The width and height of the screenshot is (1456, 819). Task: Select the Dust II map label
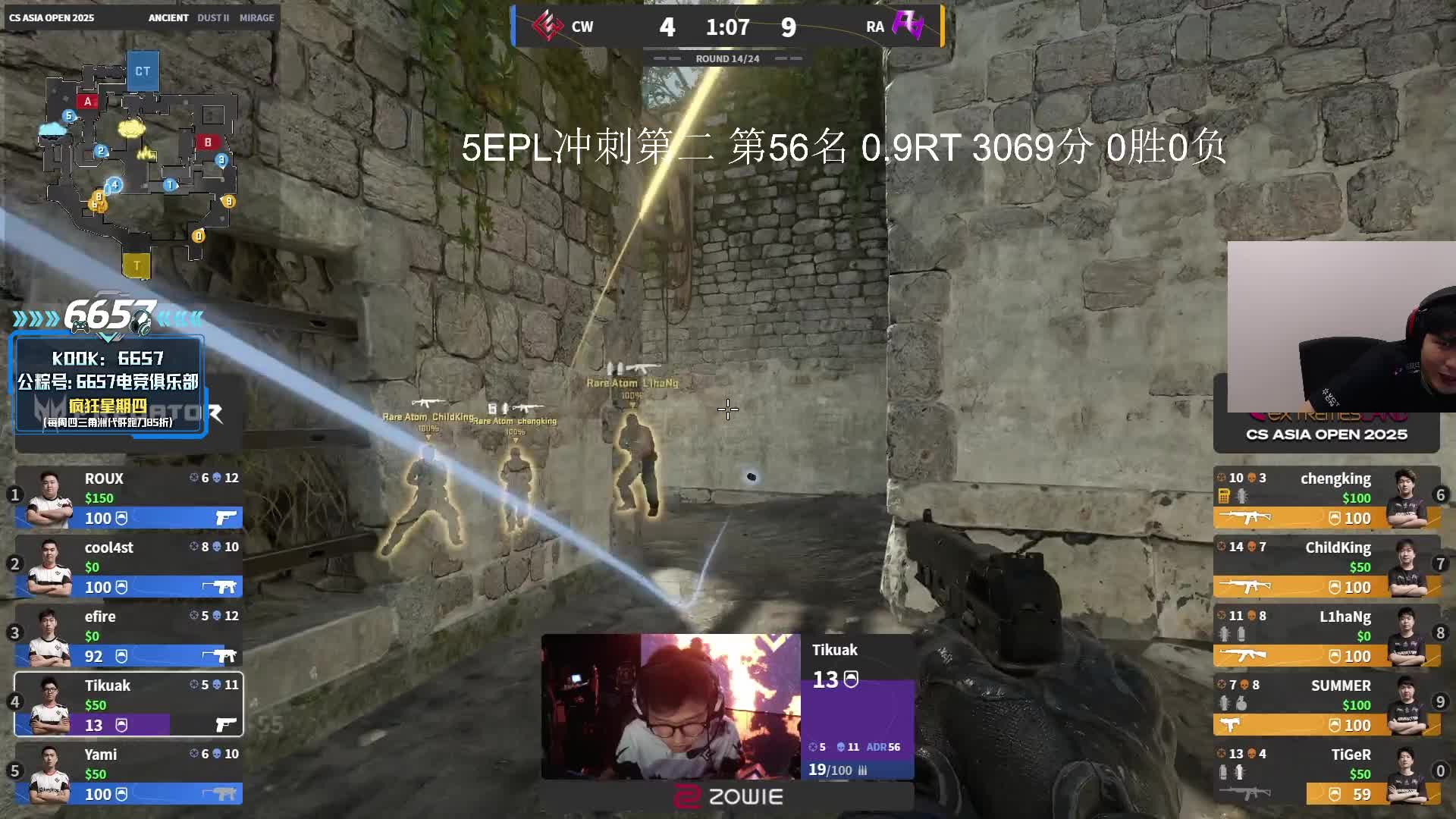(x=213, y=17)
